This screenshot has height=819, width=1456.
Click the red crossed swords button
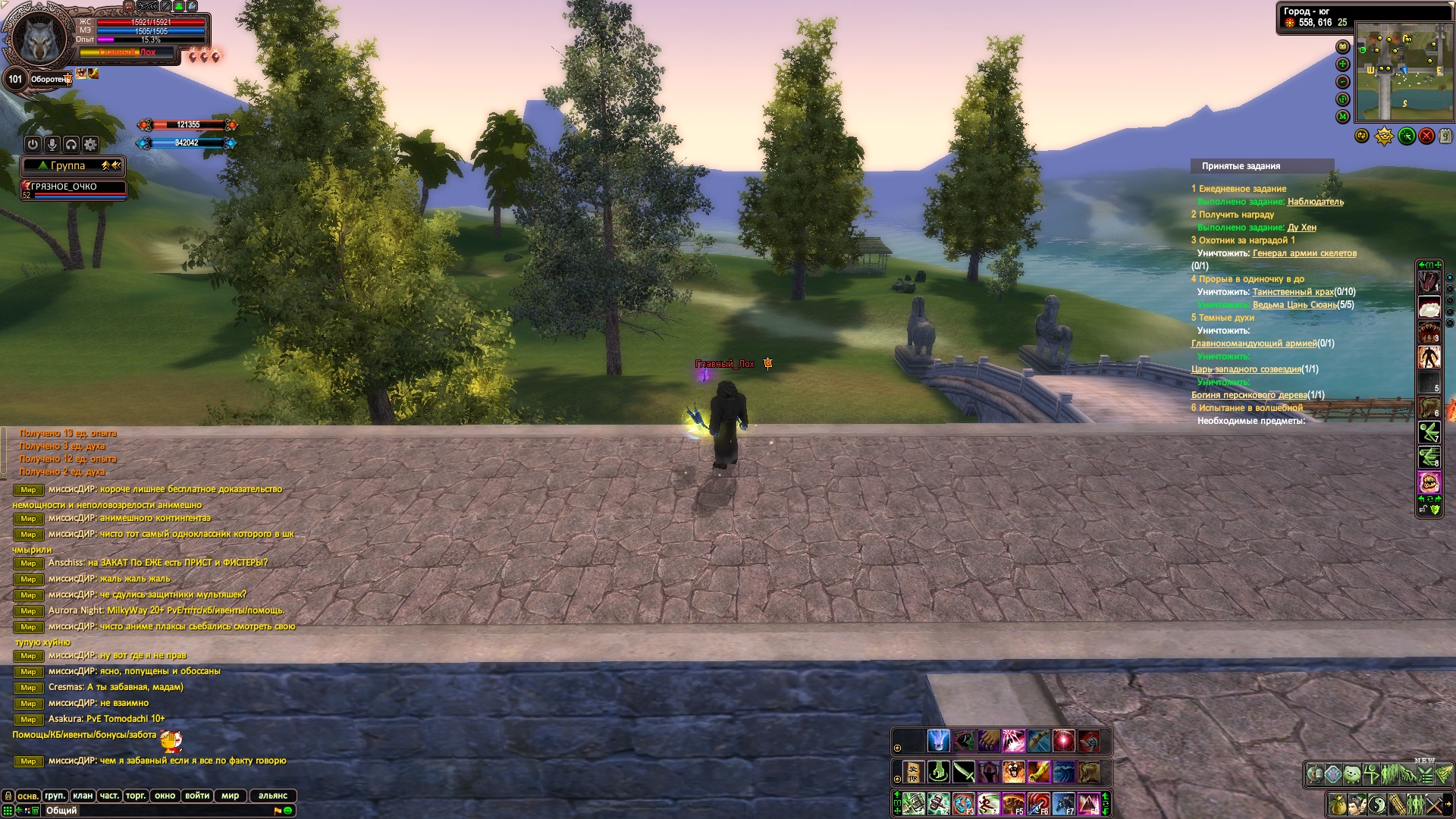[1426, 136]
